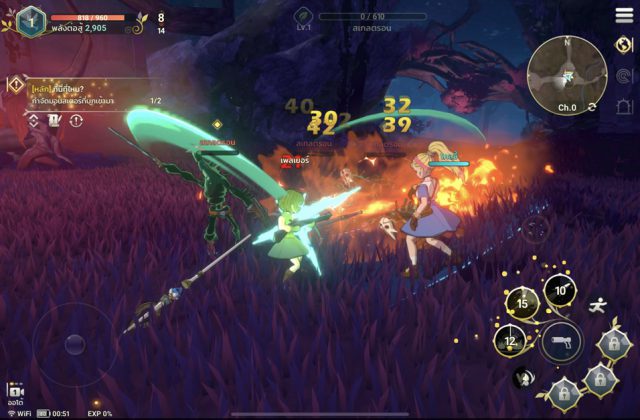
Task: Tap the spiral wave icon
Action: pos(624,75)
